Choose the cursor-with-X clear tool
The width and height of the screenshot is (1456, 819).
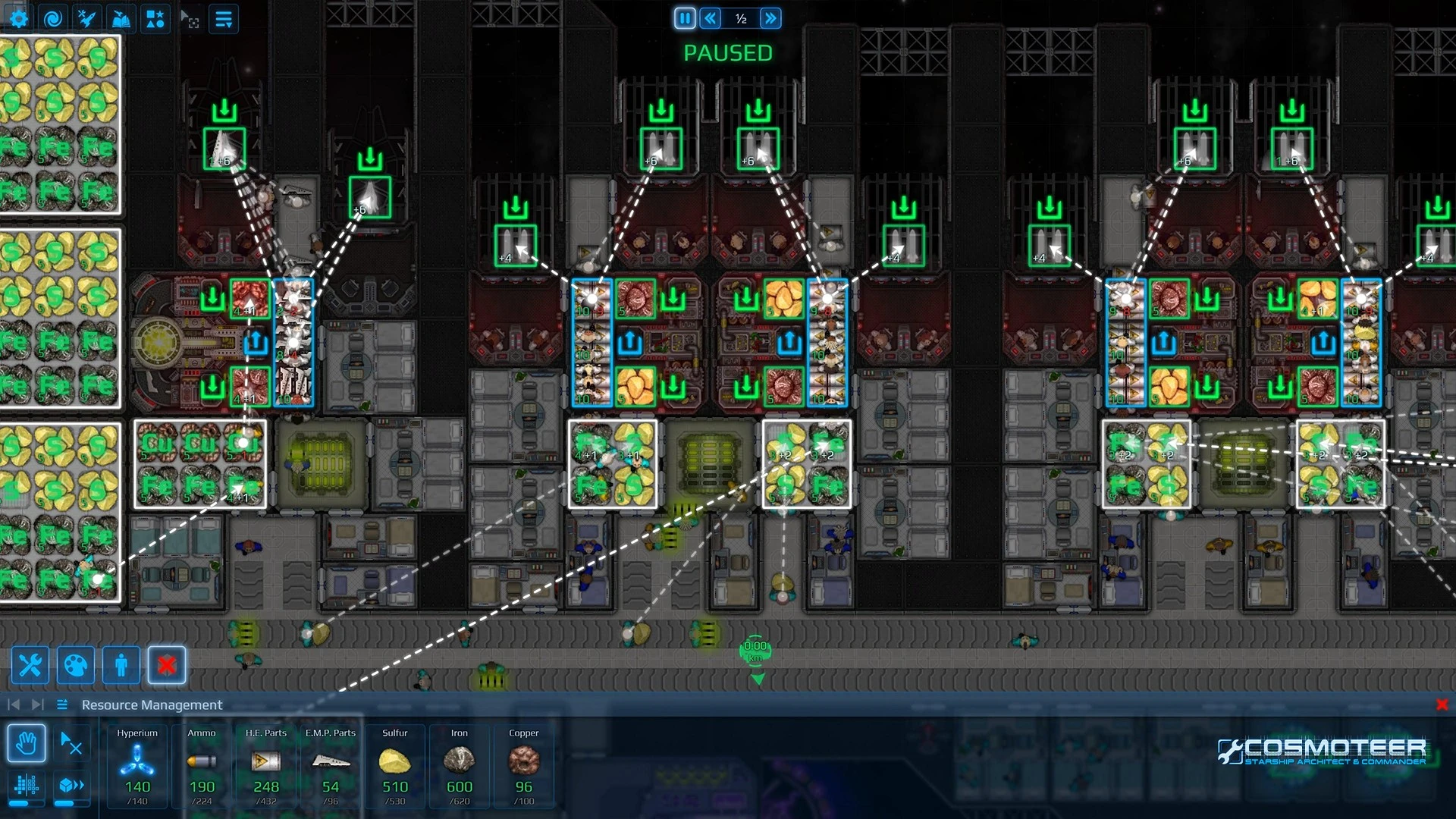pyautogui.click(x=71, y=743)
